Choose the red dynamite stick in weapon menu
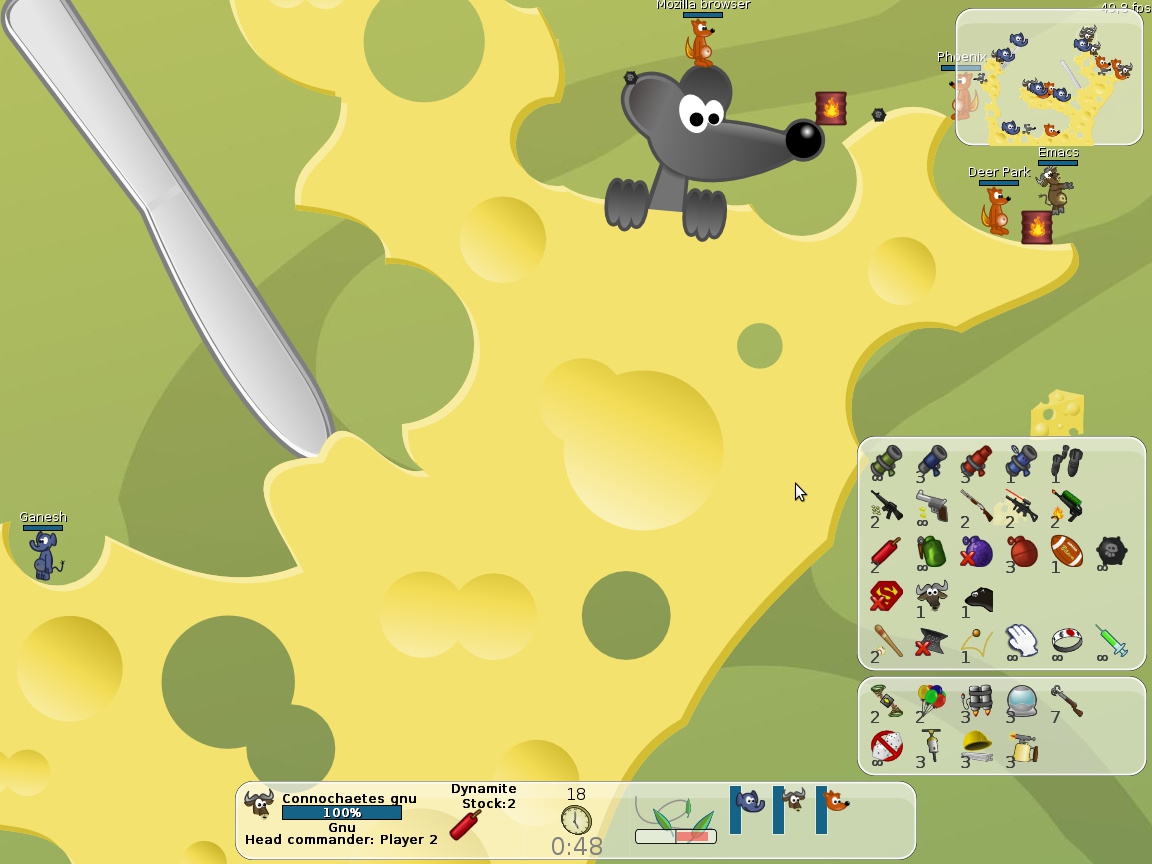1152x864 pixels. 886,551
